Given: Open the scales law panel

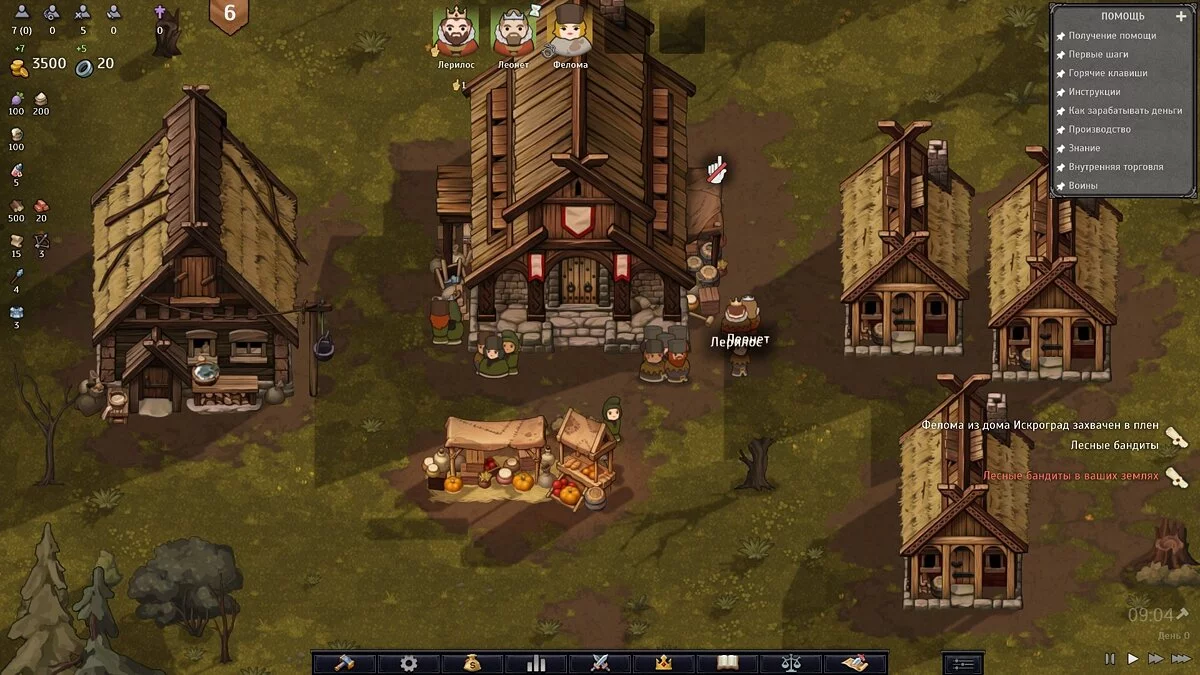Looking at the screenshot, I should [x=790, y=663].
